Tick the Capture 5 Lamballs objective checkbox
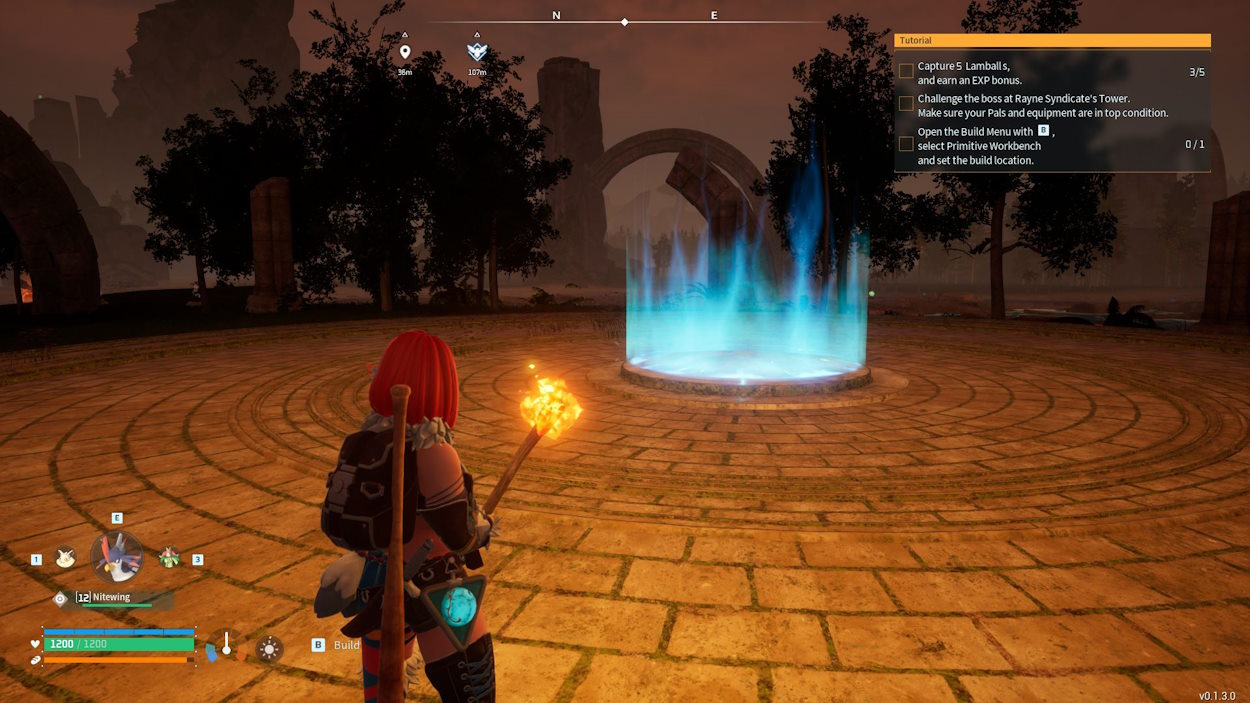Image resolution: width=1250 pixels, height=703 pixels. click(906, 72)
